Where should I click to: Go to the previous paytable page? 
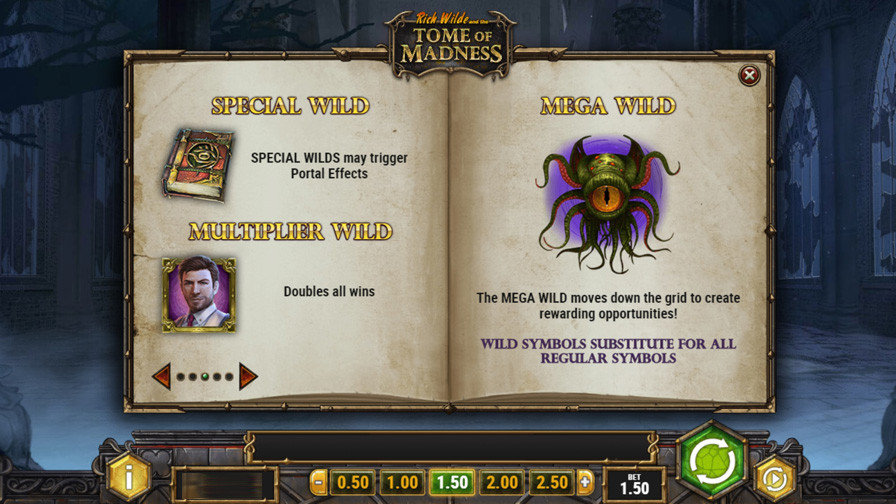coord(161,376)
